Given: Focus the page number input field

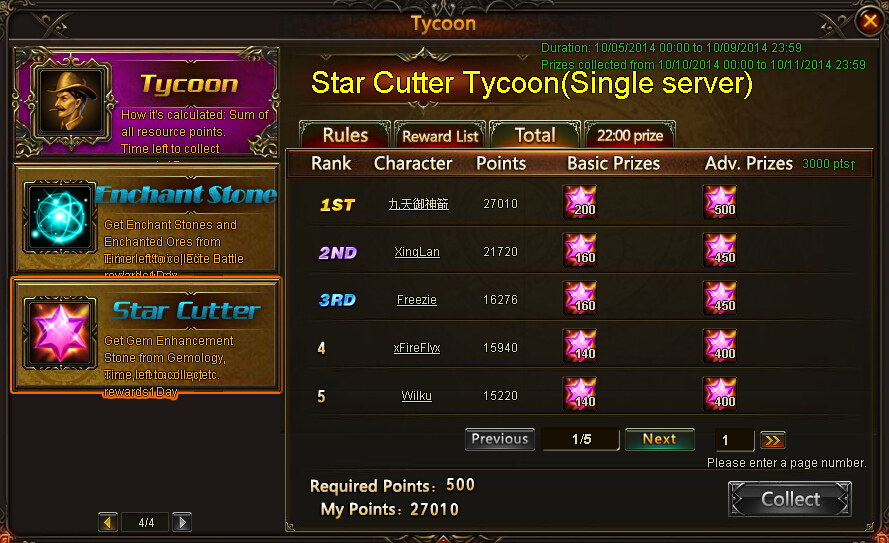Looking at the screenshot, I should (735, 440).
